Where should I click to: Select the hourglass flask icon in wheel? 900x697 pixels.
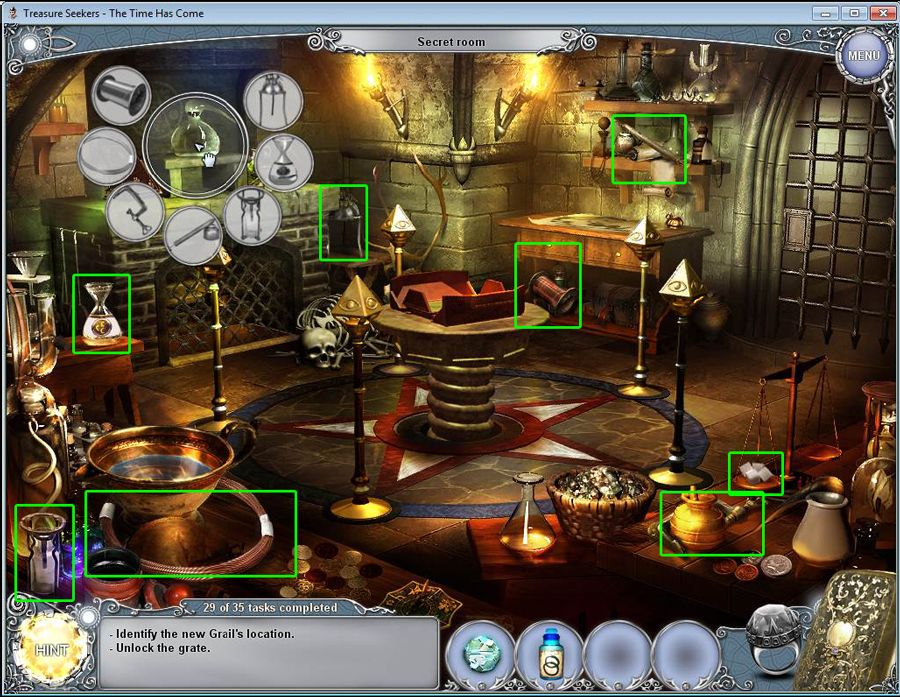tap(283, 161)
